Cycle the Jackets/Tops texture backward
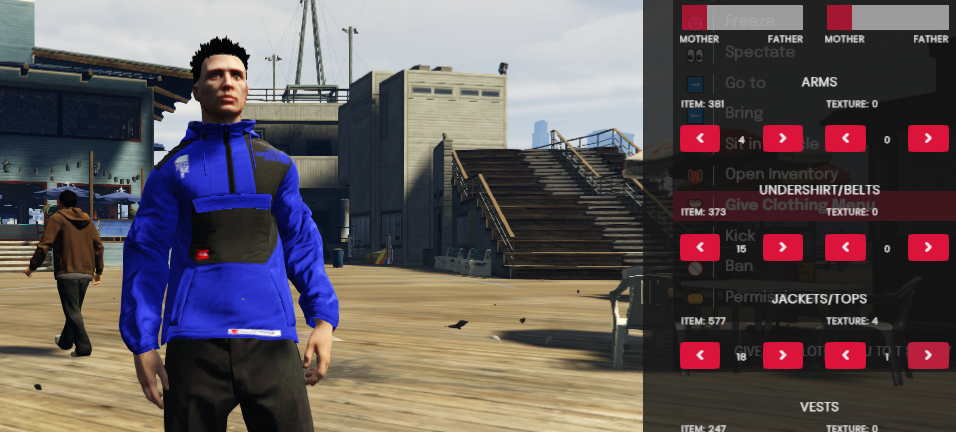 (846, 355)
